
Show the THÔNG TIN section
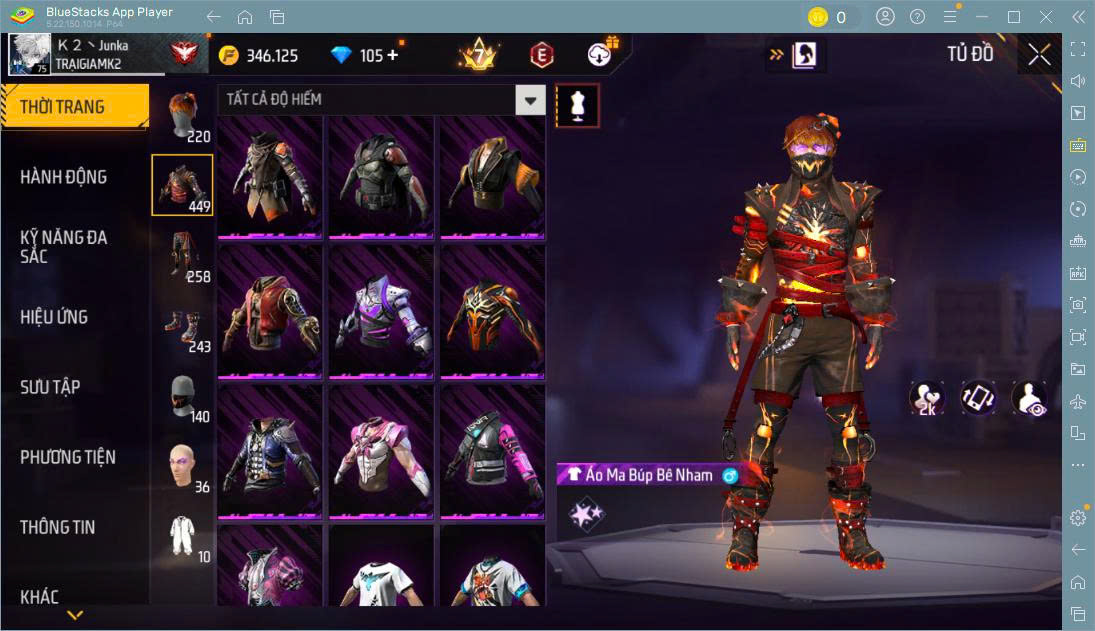(x=58, y=527)
